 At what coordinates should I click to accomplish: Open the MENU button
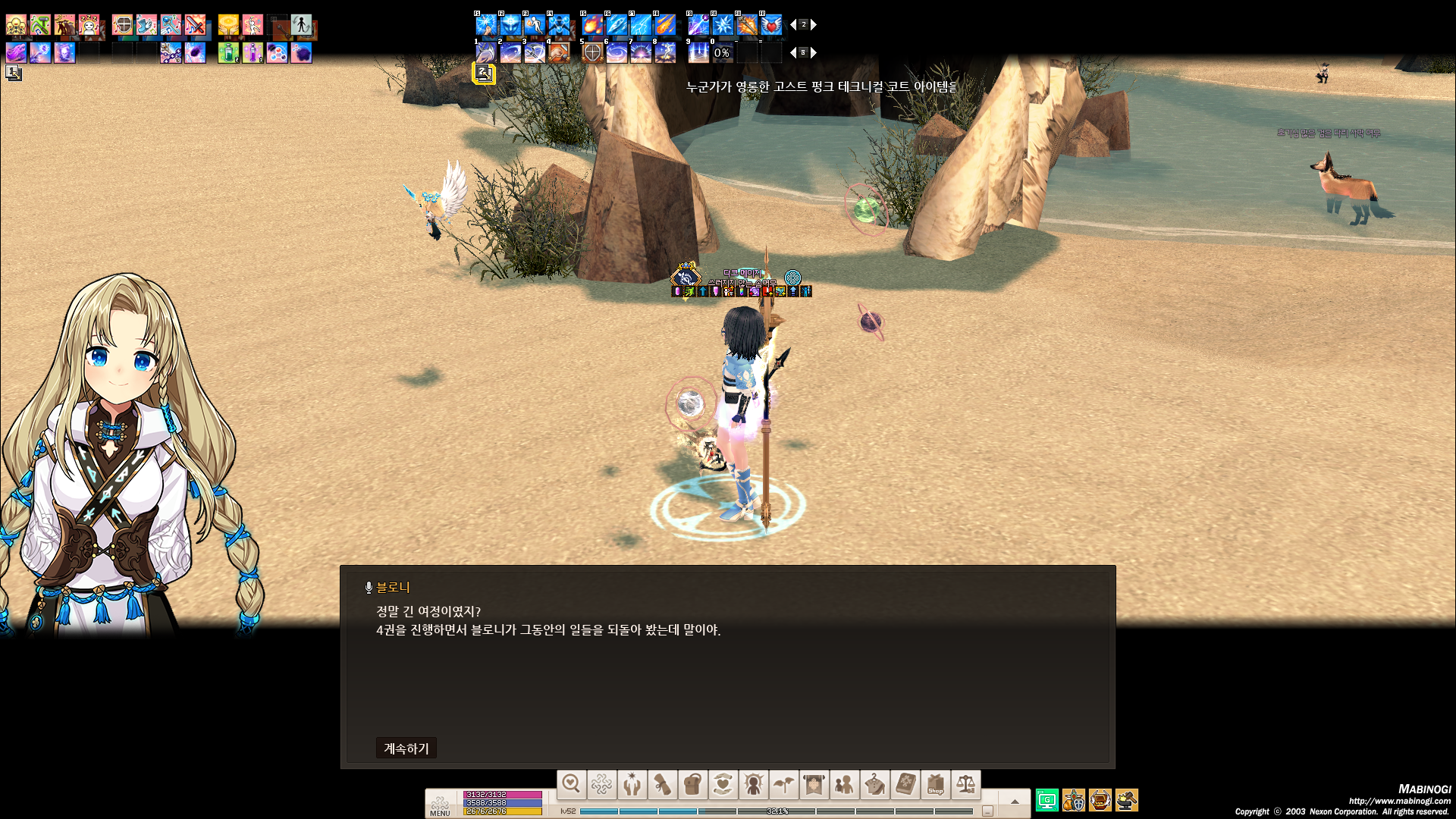click(440, 805)
